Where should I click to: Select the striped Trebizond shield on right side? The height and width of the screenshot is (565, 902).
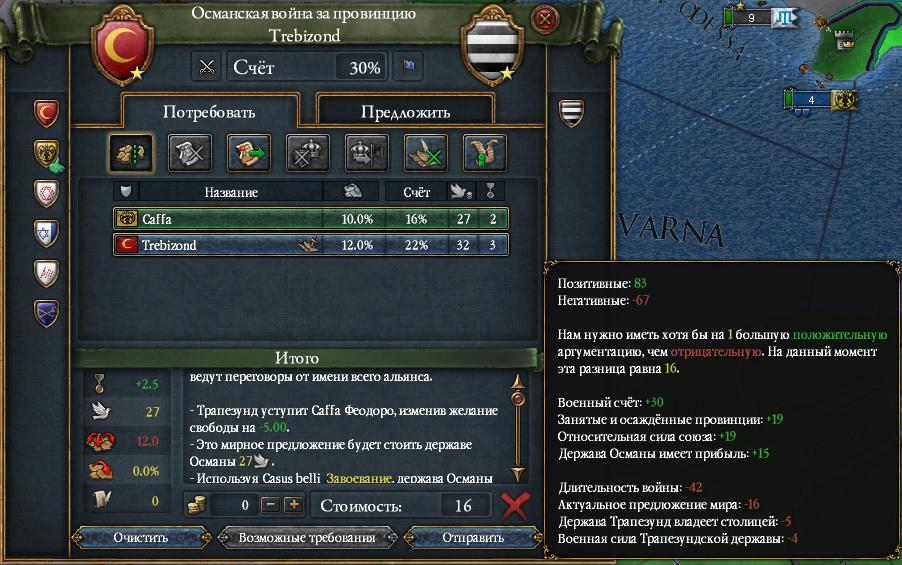571,110
